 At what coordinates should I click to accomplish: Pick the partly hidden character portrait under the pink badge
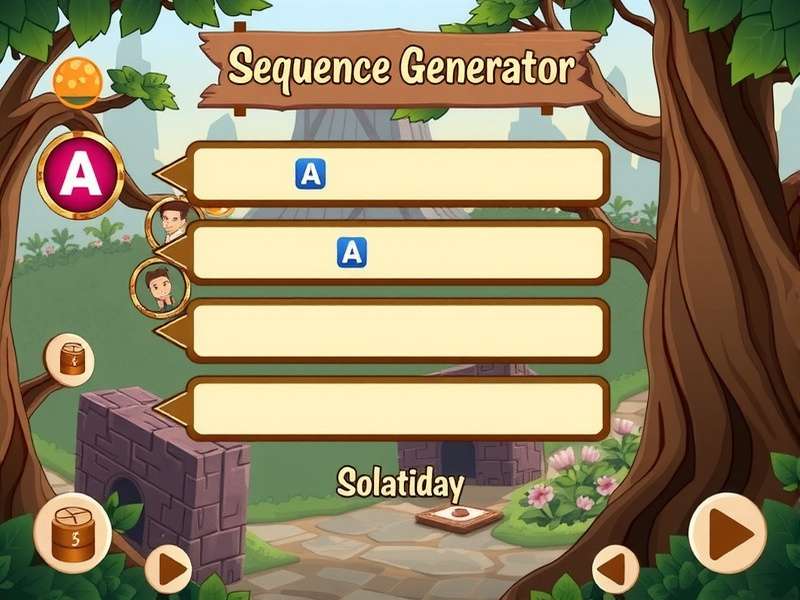point(172,222)
